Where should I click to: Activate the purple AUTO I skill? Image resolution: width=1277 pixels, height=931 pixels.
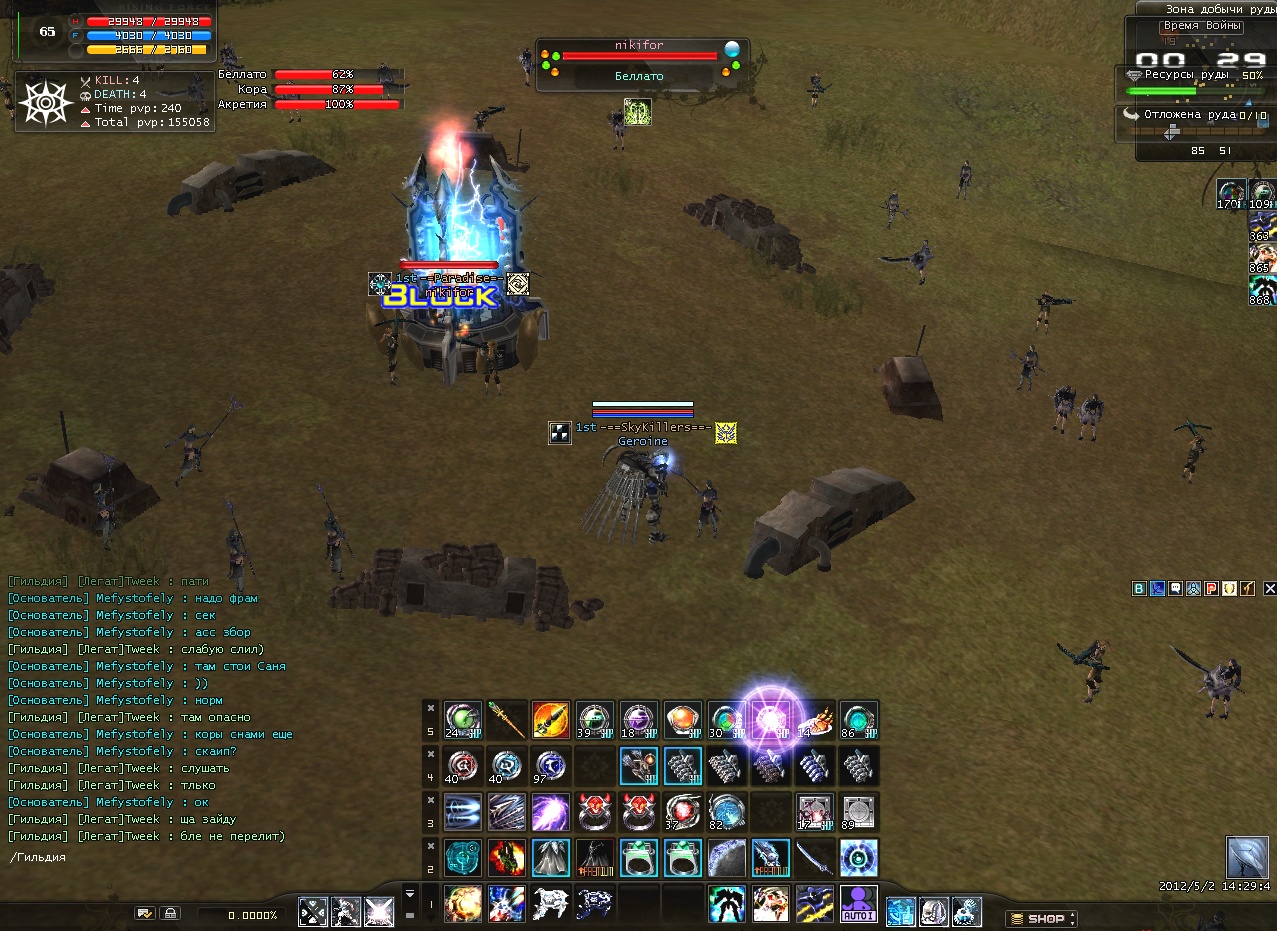pyautogui.click(x=858, y=904)
